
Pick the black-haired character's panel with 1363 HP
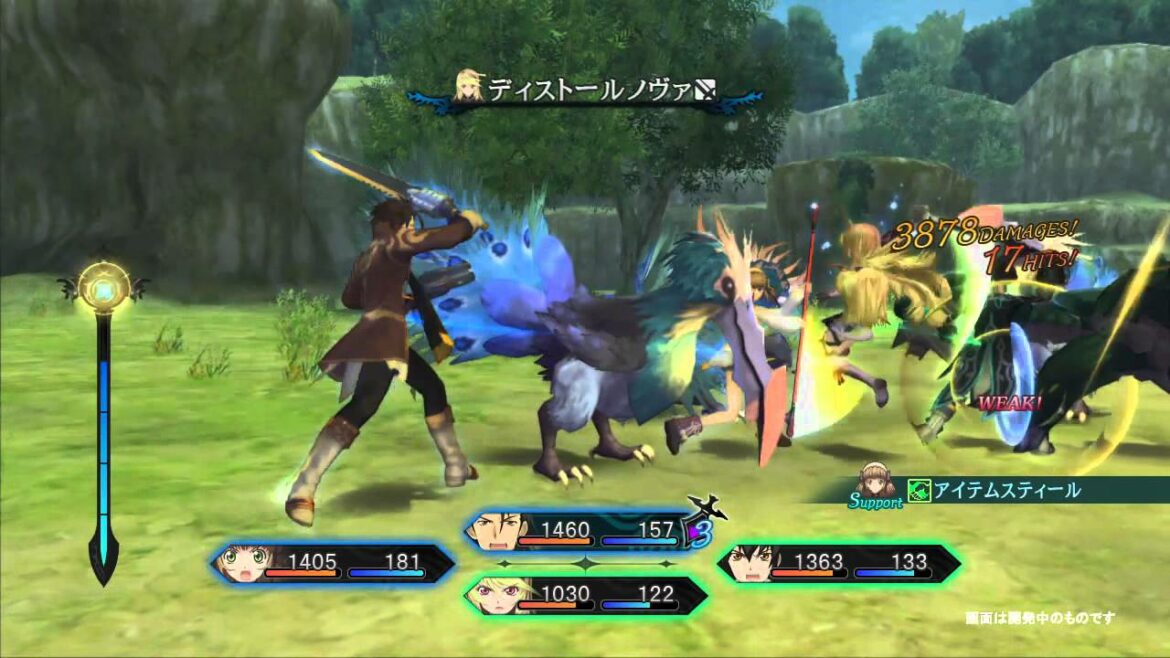click(838, 564)
